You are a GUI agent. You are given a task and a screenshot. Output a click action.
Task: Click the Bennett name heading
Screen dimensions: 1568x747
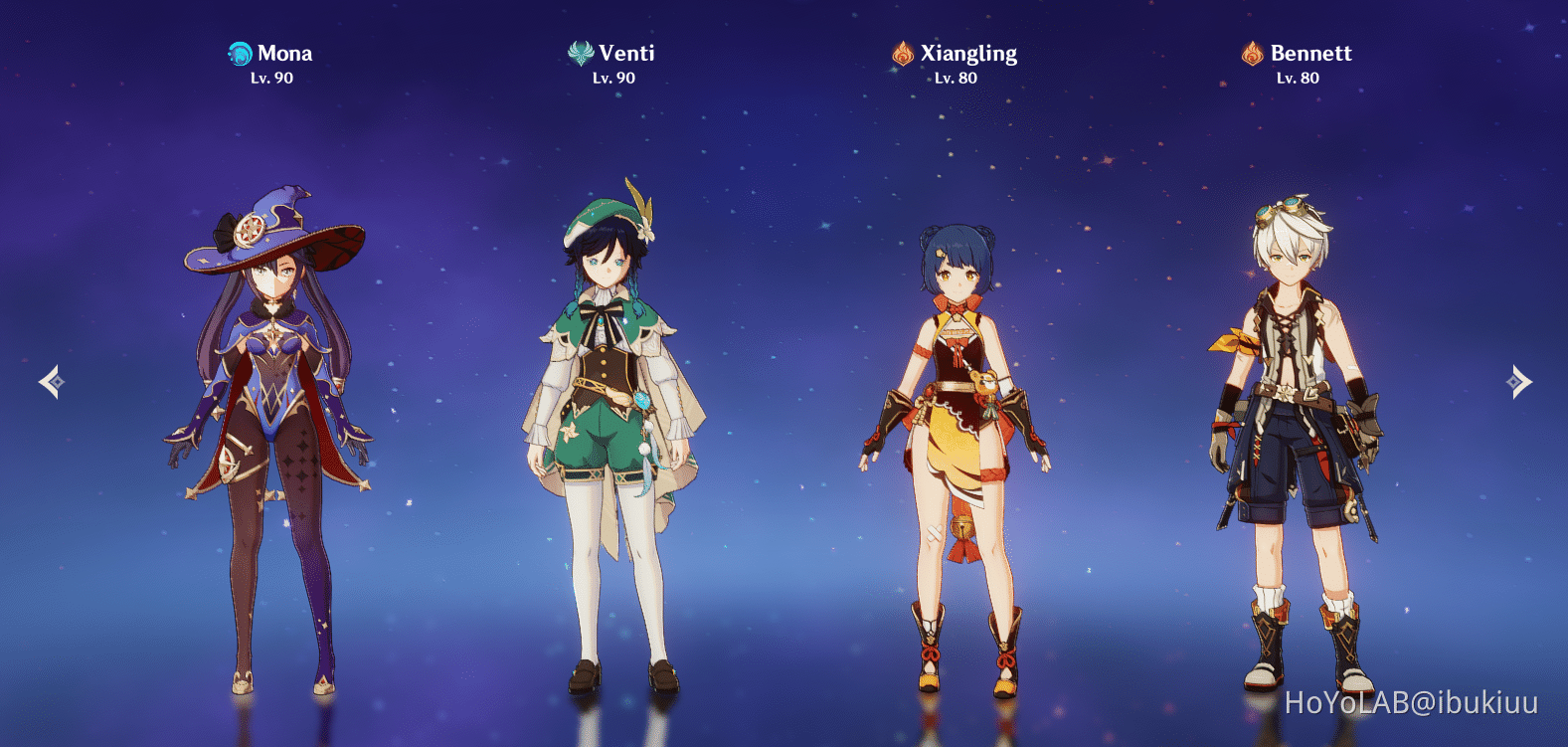tap(1310, 54)
